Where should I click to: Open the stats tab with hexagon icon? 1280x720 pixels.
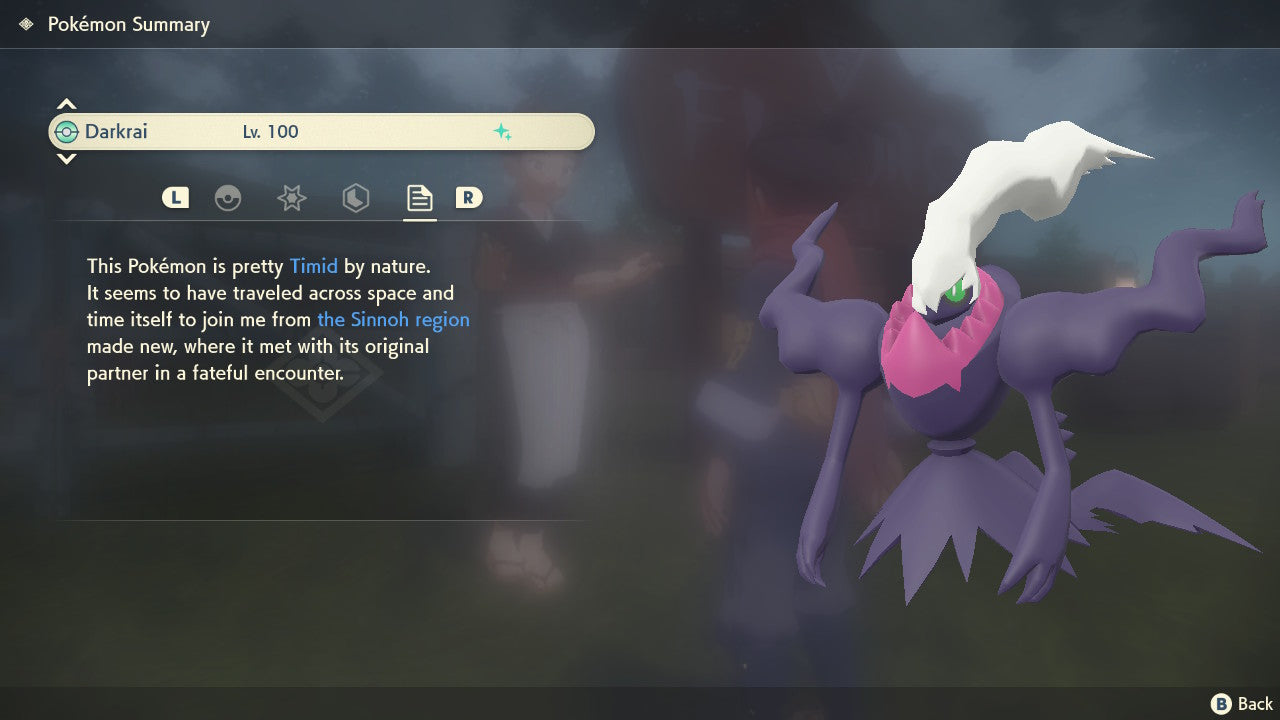click(354, 198)
